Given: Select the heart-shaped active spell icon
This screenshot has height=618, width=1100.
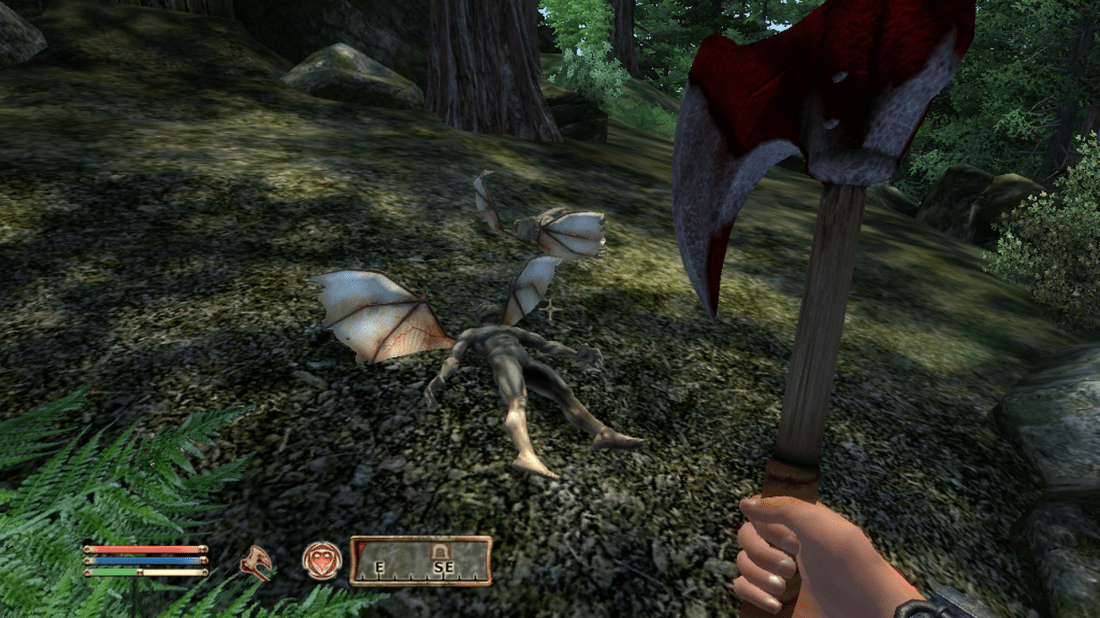Looking at the screenshot, I should pos(322,560).
